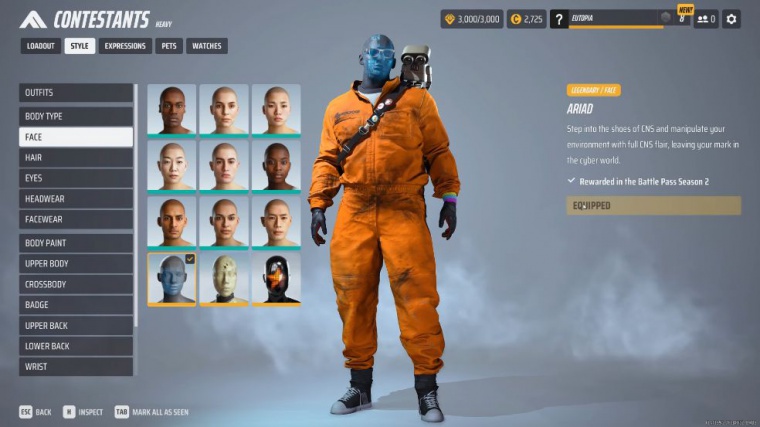This screenshot has height=427, width=760.
Task: Choose the Wrist category
Action: click(x=76, y=367)
